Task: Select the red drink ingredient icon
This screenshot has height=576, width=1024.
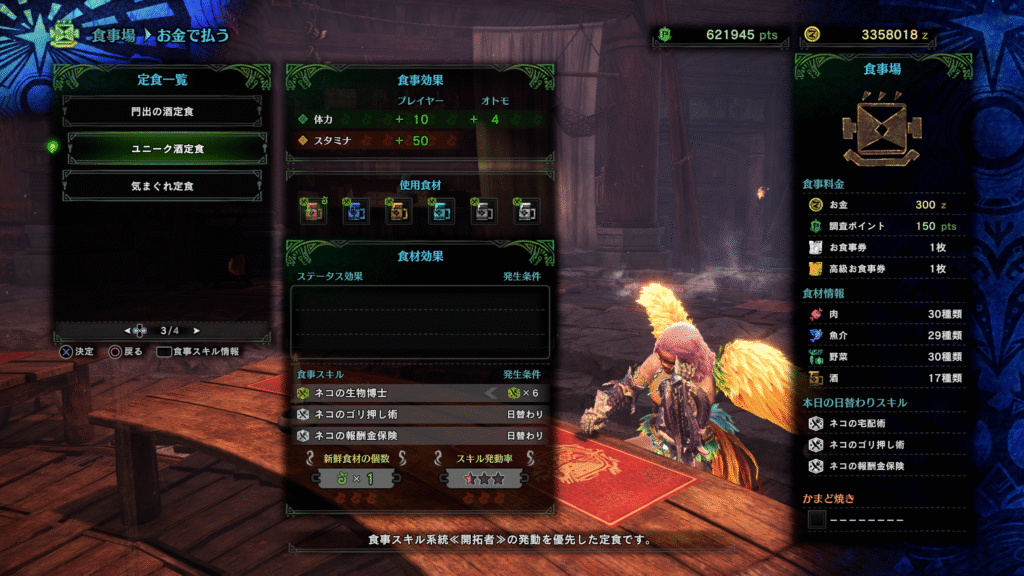Action: 313,210
